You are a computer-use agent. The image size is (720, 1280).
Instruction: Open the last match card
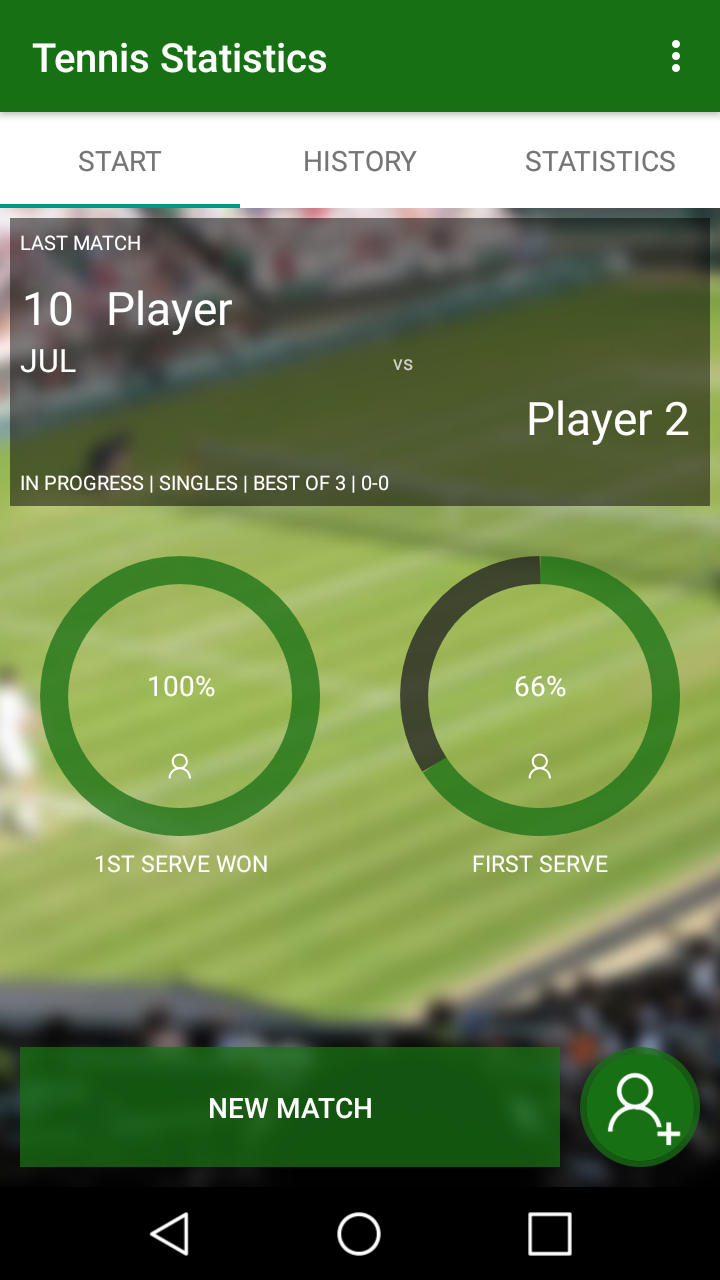click(360, 362)
